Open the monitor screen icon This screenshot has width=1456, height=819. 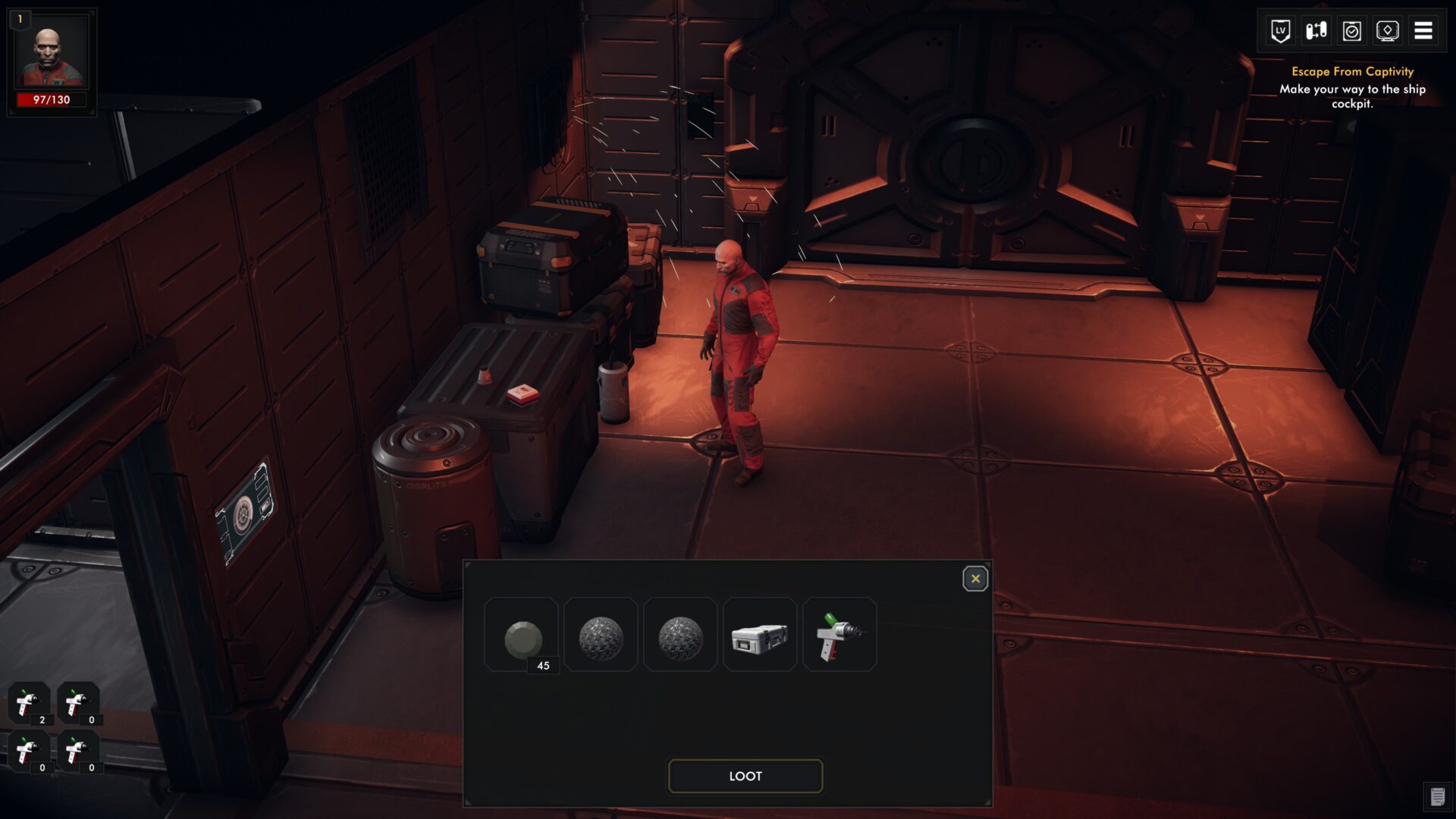click(x=1388, y=31)
